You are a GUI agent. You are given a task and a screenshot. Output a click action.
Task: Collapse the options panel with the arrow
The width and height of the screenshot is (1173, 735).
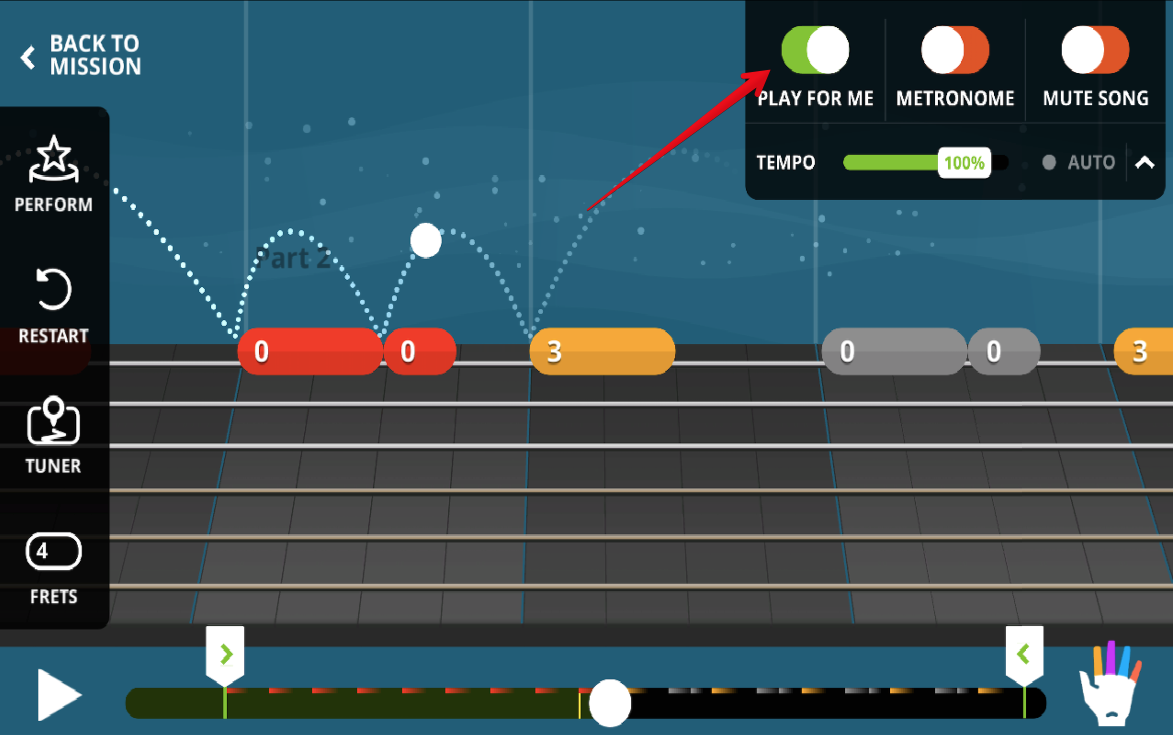click(x=1145, y=162)
